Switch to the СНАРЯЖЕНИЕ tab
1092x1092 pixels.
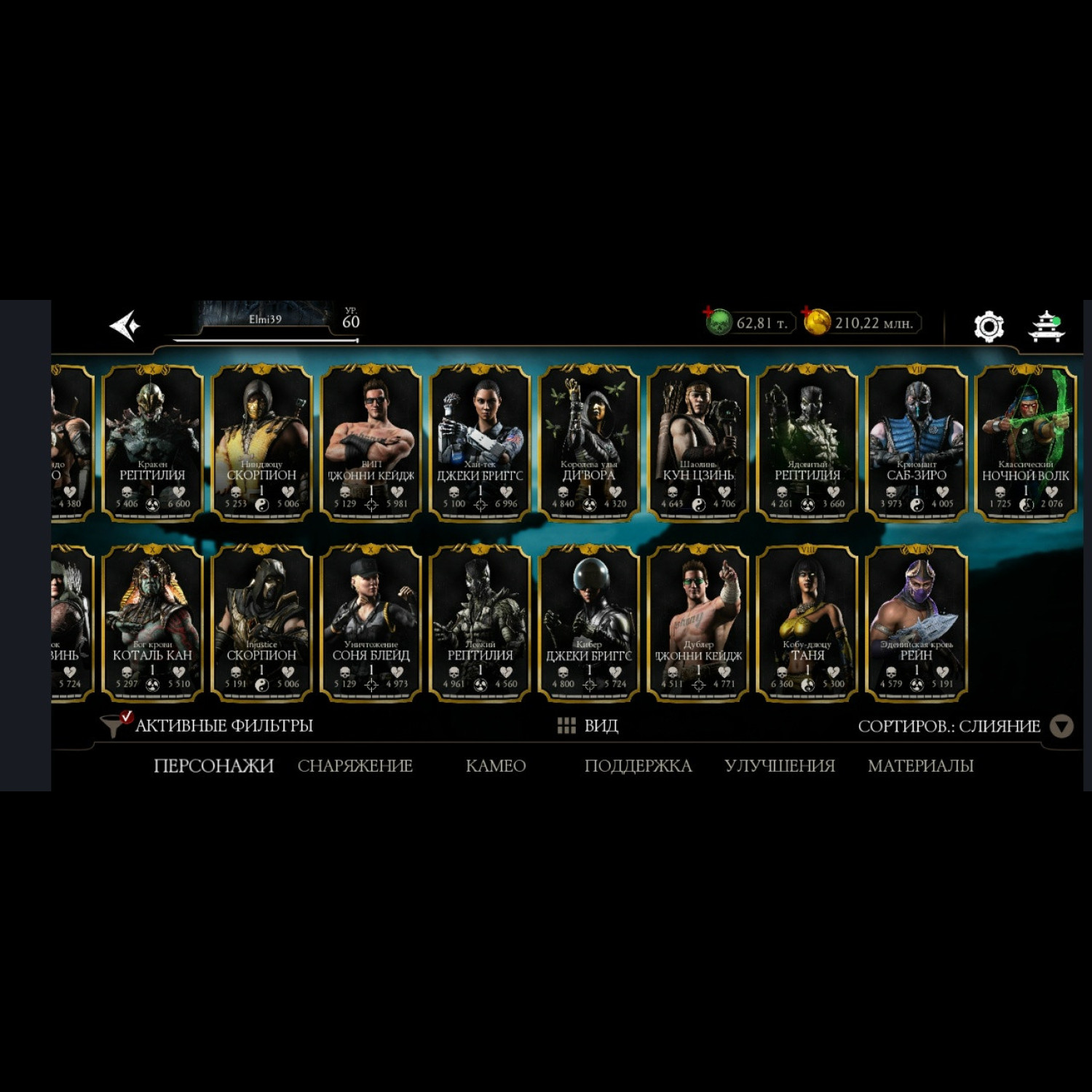tap(355, 766)
